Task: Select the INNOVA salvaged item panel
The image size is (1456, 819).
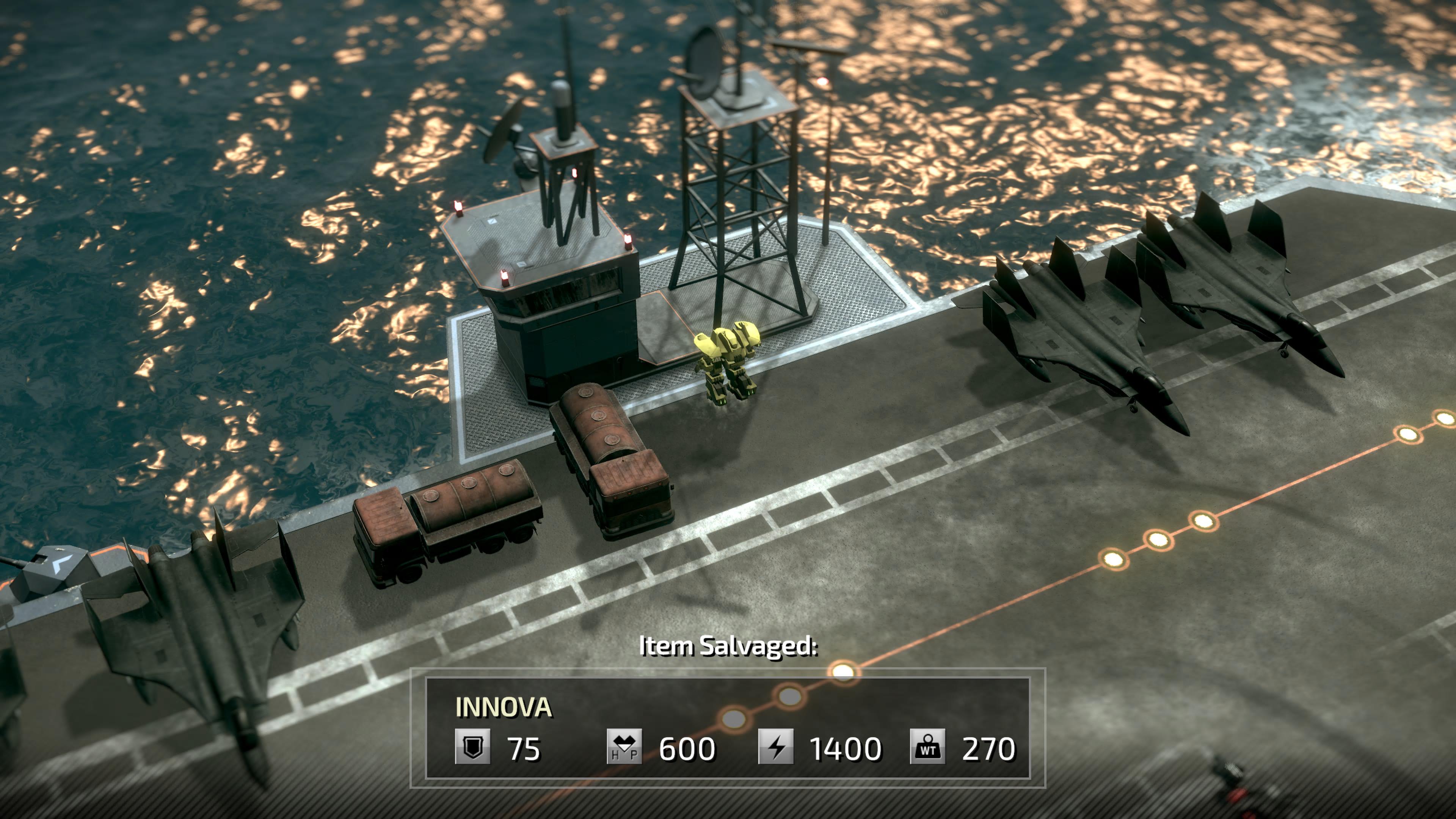Action: [728, 728]
